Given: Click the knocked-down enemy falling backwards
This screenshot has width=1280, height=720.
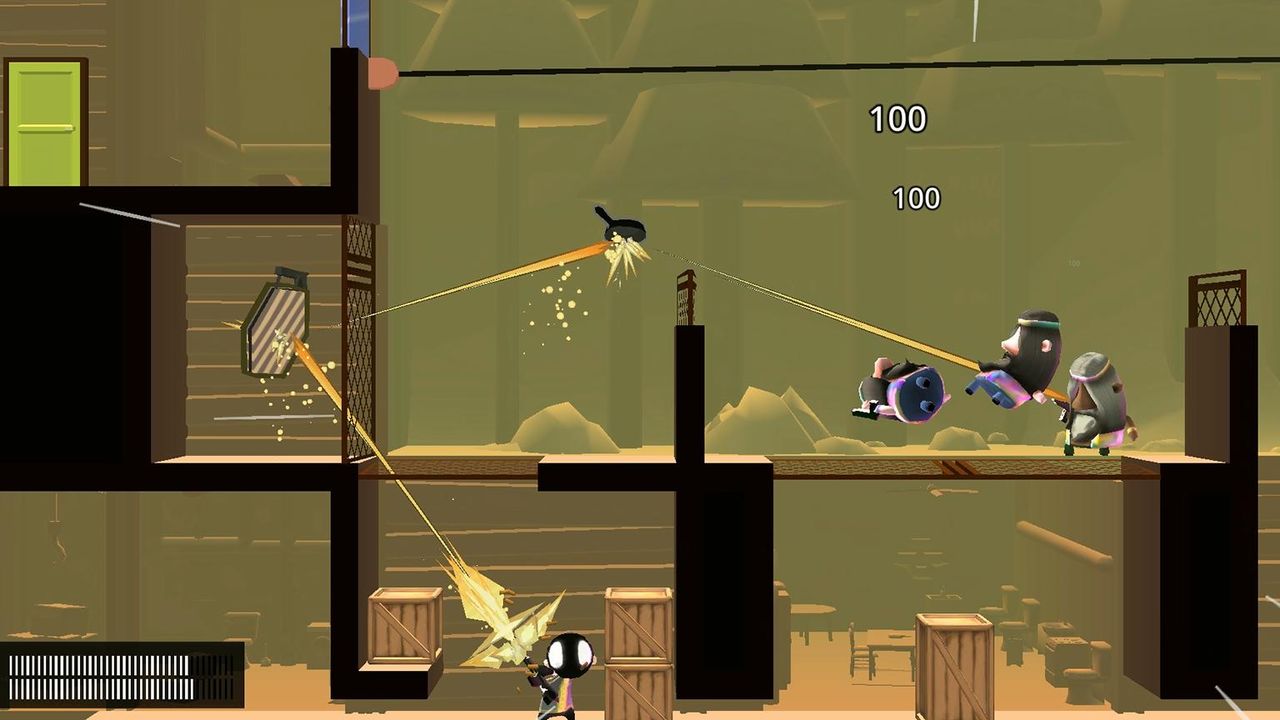Looking at the screenshot, I should [905, 390].
